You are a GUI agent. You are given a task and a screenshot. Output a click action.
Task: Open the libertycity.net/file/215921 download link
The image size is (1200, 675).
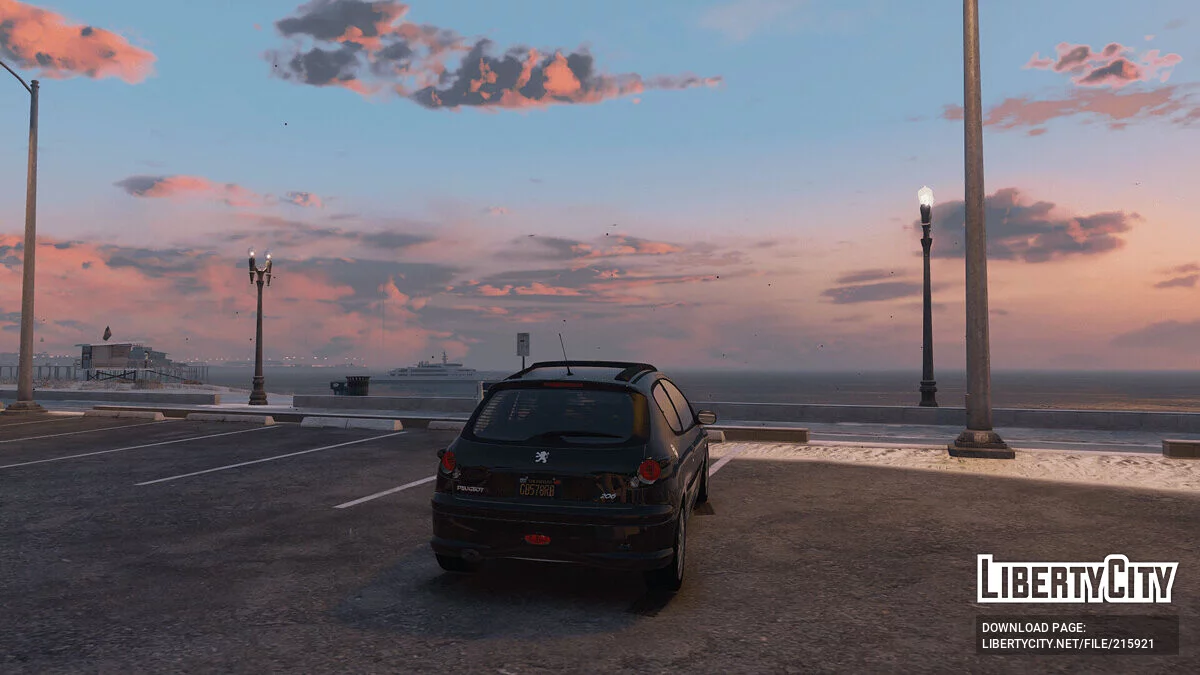click(x=1068, y=643)
